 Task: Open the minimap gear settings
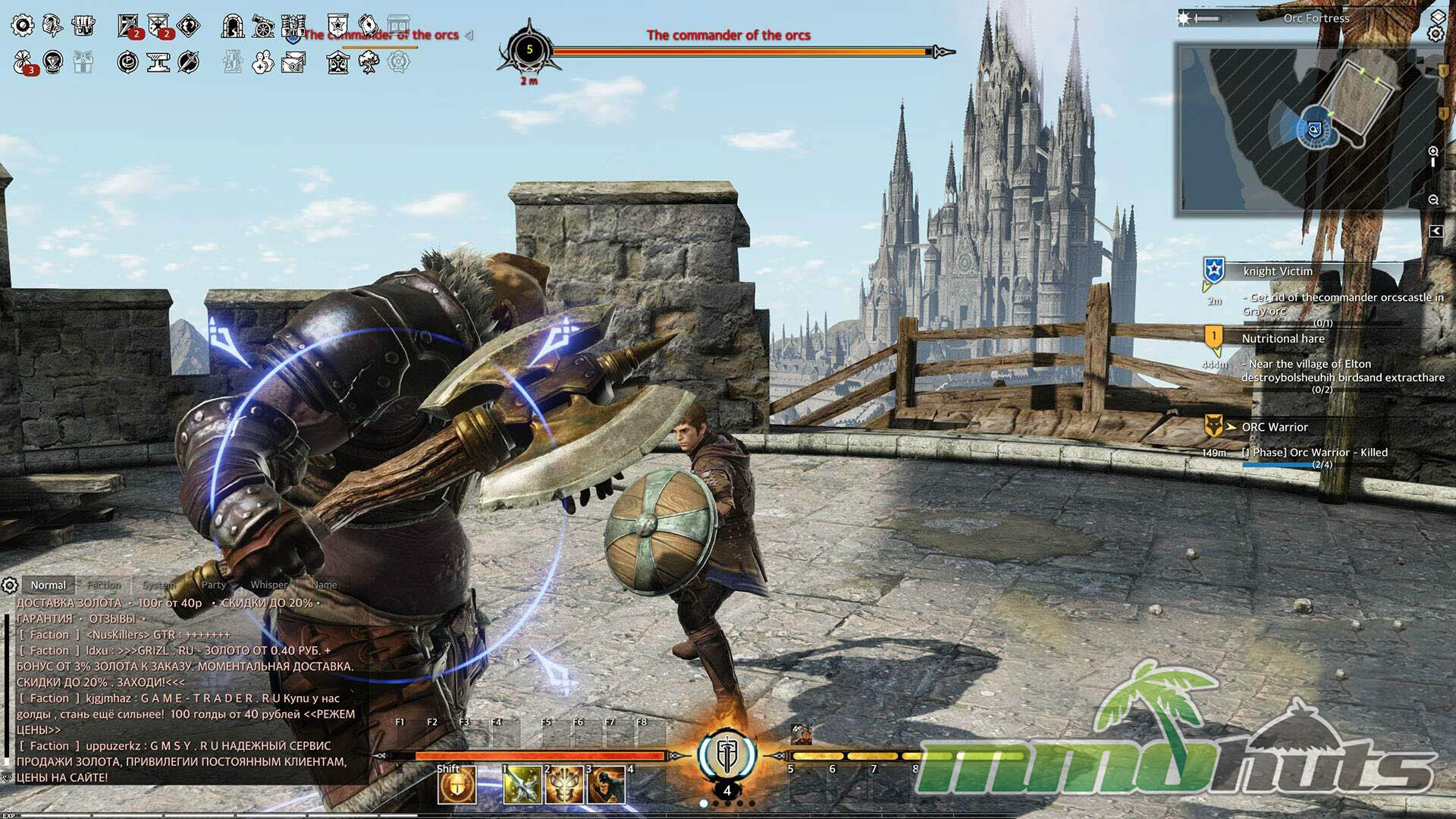click(1436, 33)
